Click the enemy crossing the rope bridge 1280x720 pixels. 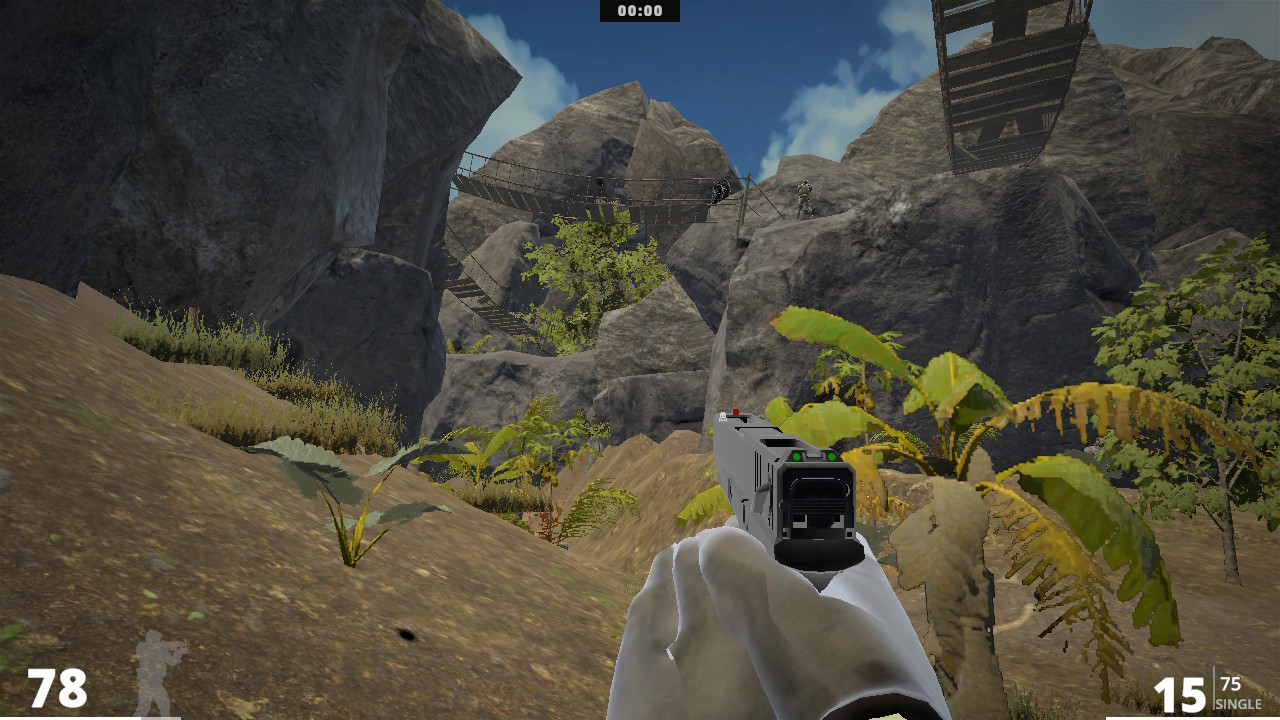(x=718, y=188)
